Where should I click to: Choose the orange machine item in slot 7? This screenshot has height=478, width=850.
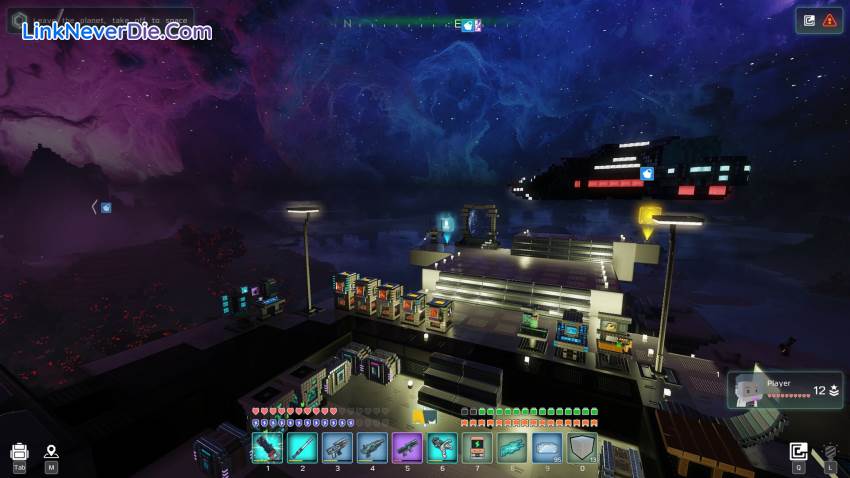[477, 447]
